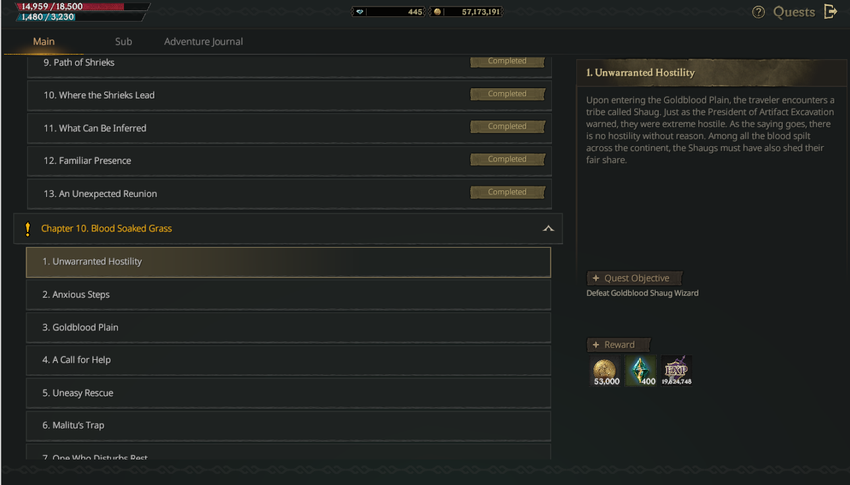This screenshot has width=850, height=485.
Task: Choose quest 3. Goldblood Plain
Action: (x=288, y=327)
